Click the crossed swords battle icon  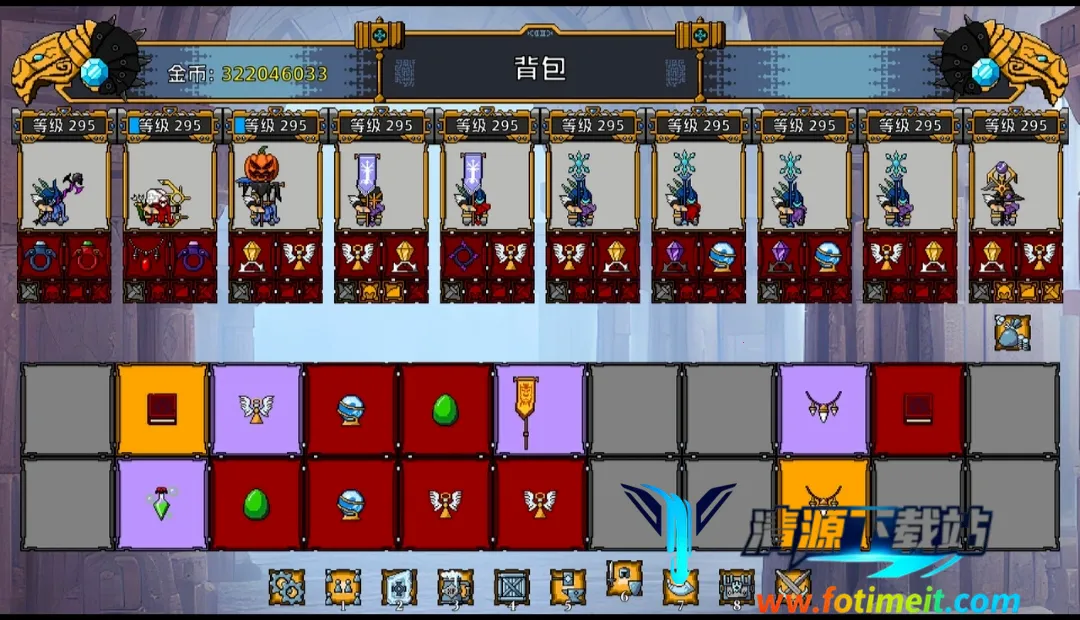pos(793,585)
